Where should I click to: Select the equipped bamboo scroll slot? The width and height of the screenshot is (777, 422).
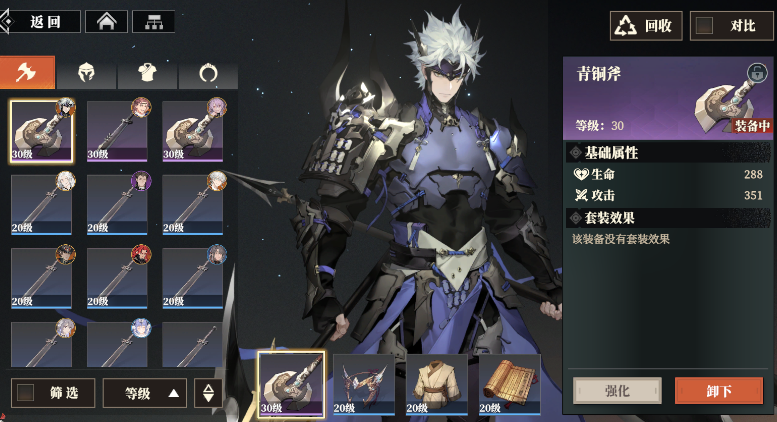click(x=509, y=383)
